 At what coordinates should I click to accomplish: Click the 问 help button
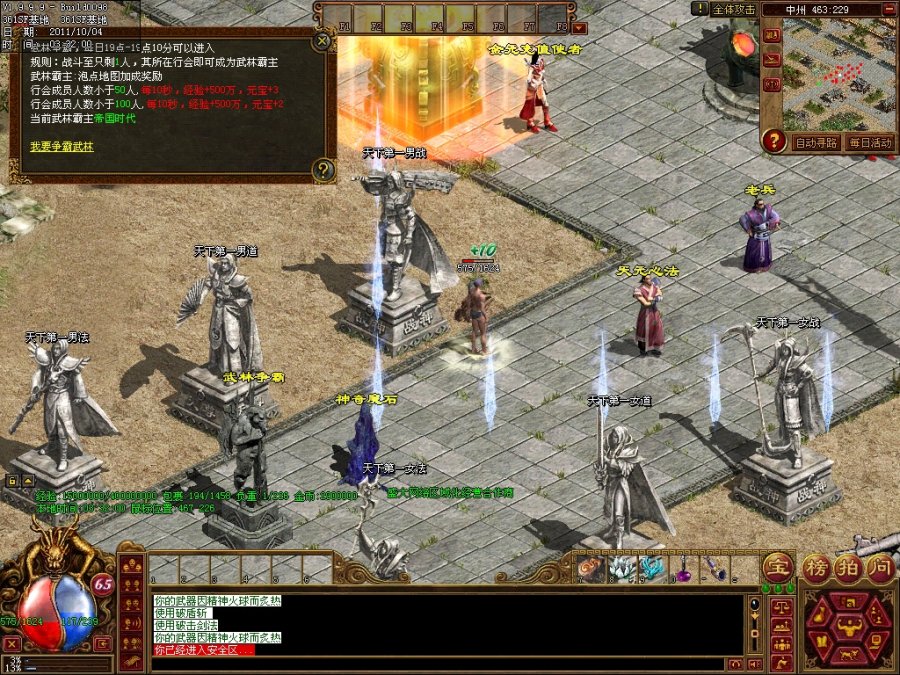879,566
